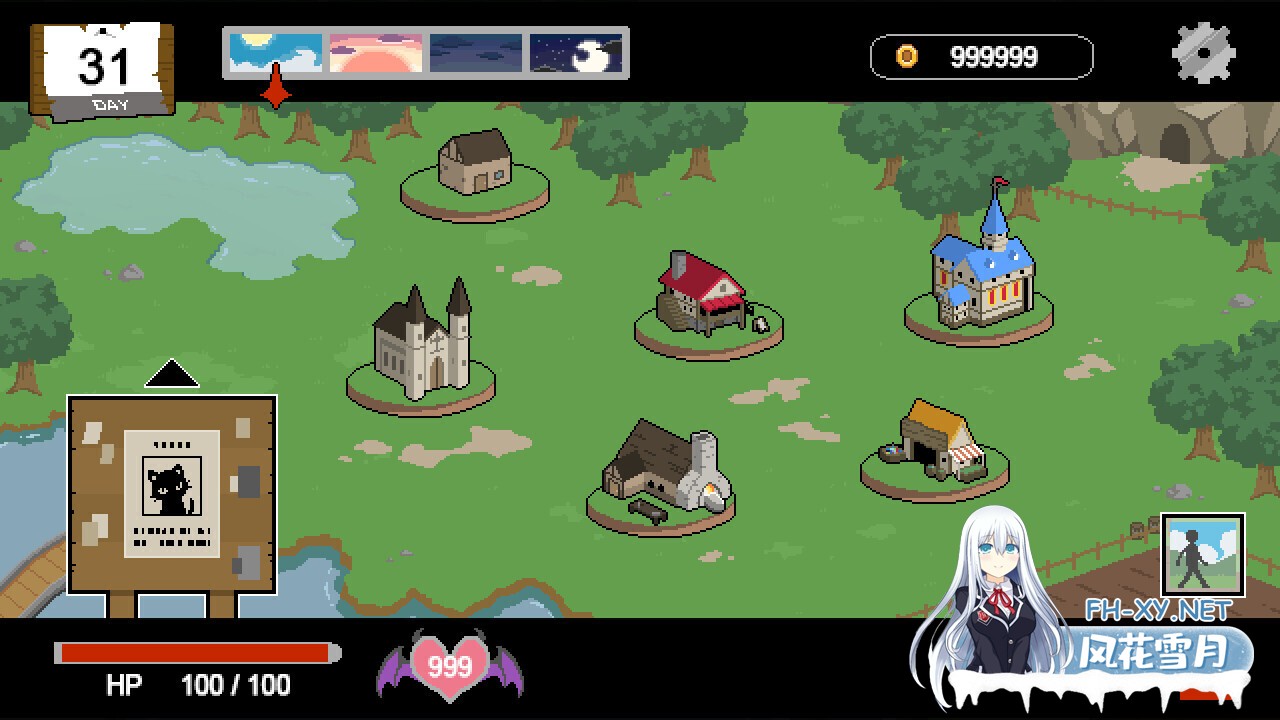
Task: Toggle the dark dusk sky panel
Action: point(474,54)
